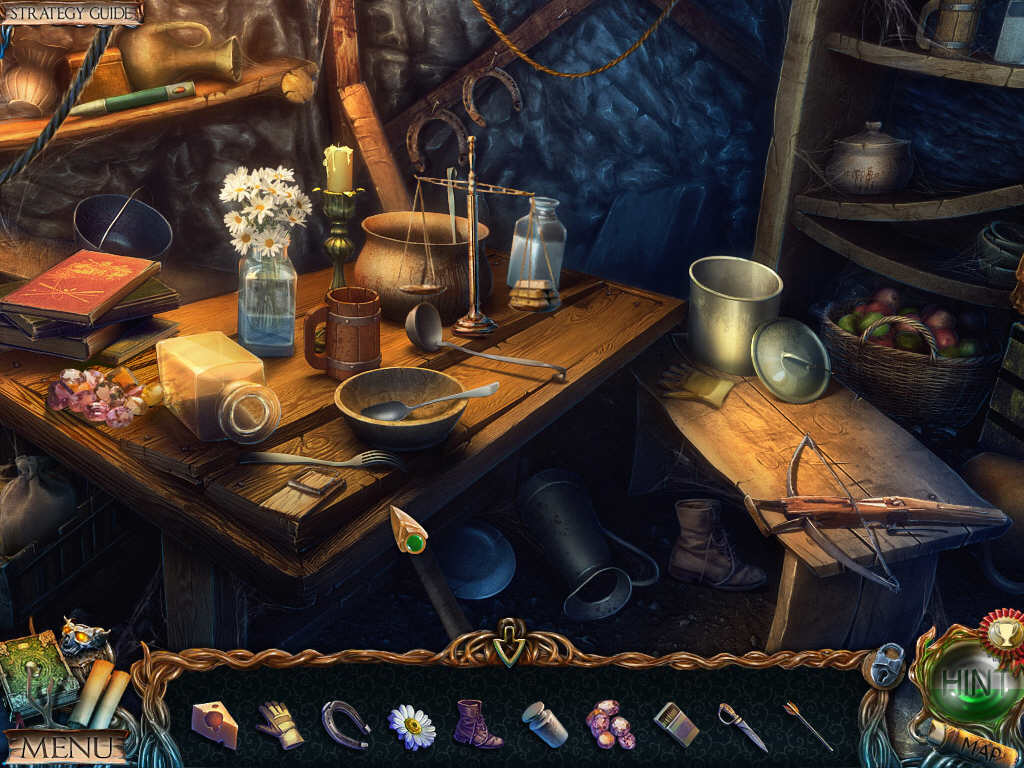The image size is (1024, 768).
Task: Pick the glass jar in the item list
Action: [544, 724]
